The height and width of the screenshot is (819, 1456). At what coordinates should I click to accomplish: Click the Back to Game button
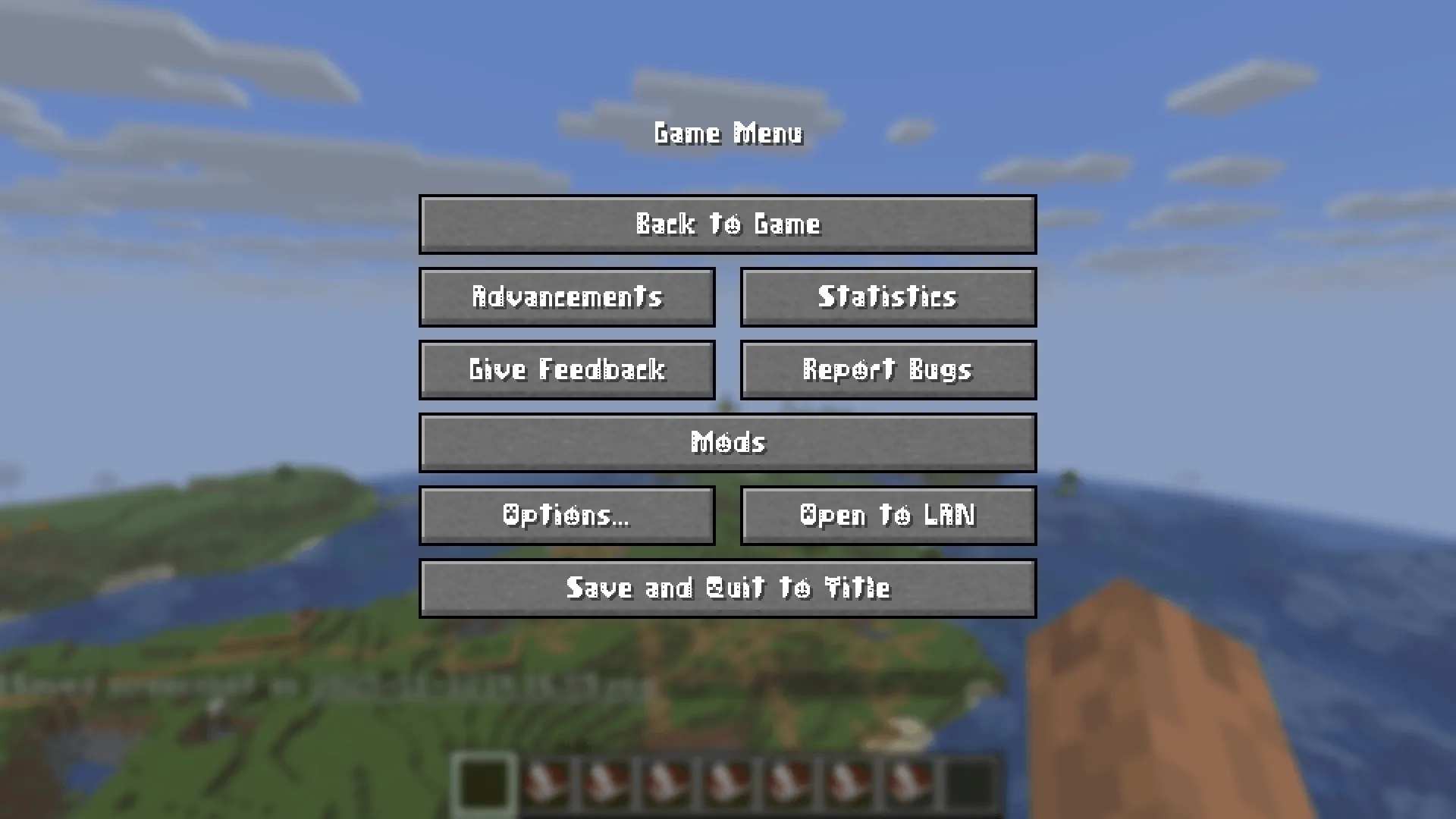point(728,224)
